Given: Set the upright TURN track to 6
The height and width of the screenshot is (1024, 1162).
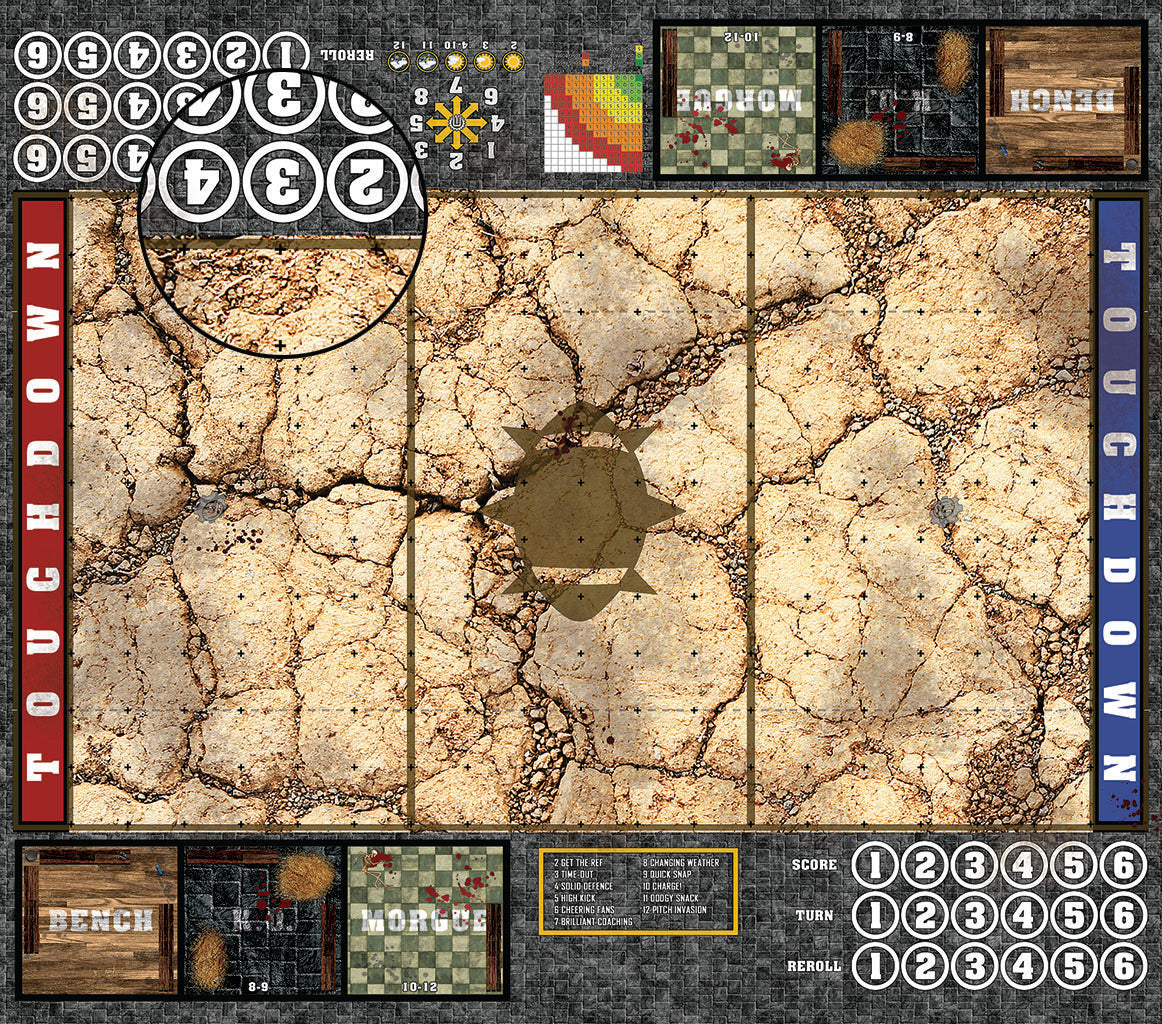Looking at the screenshot, I should pos(1123,915).
